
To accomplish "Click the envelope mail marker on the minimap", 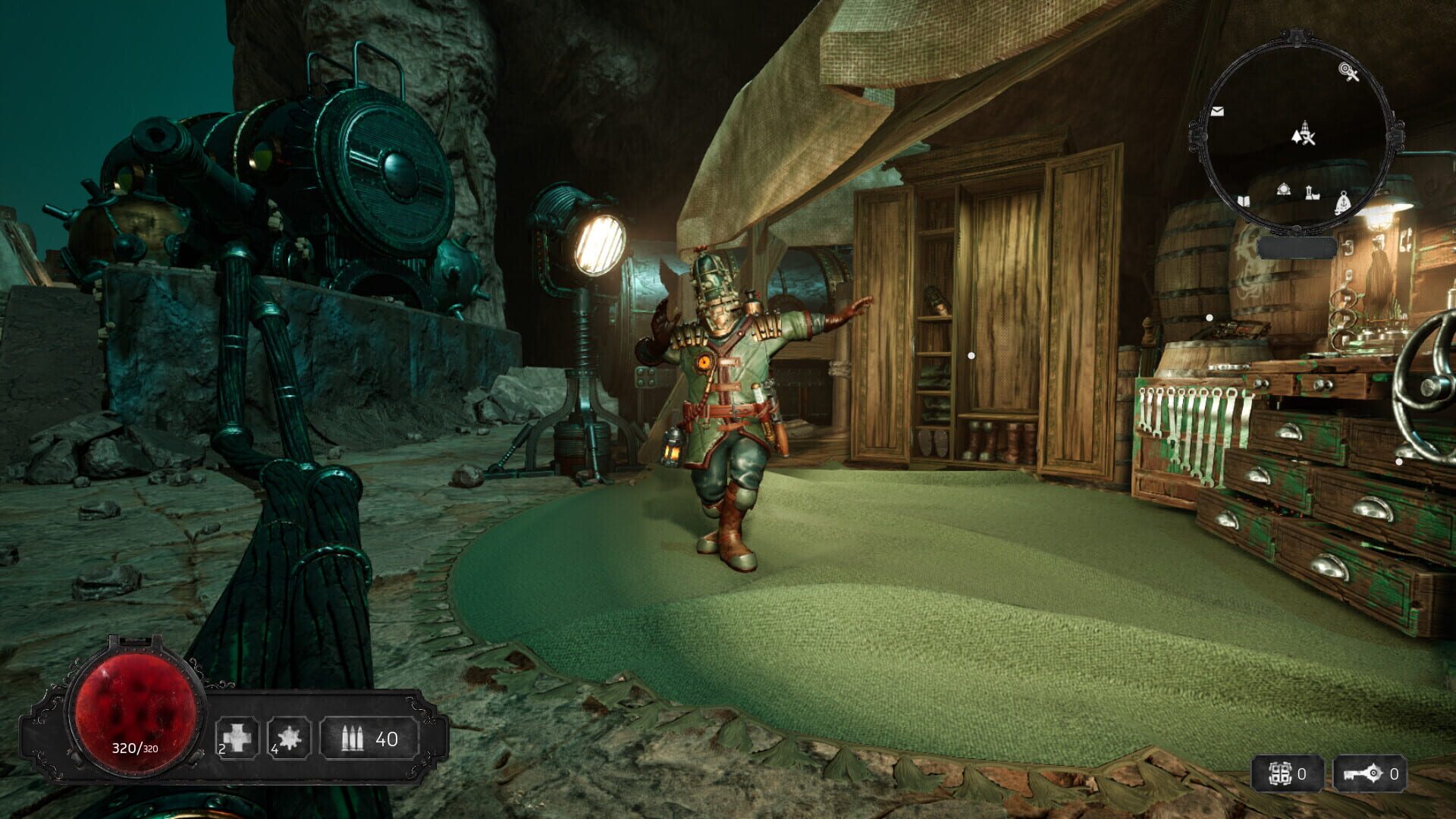I will coord(1217,111).
